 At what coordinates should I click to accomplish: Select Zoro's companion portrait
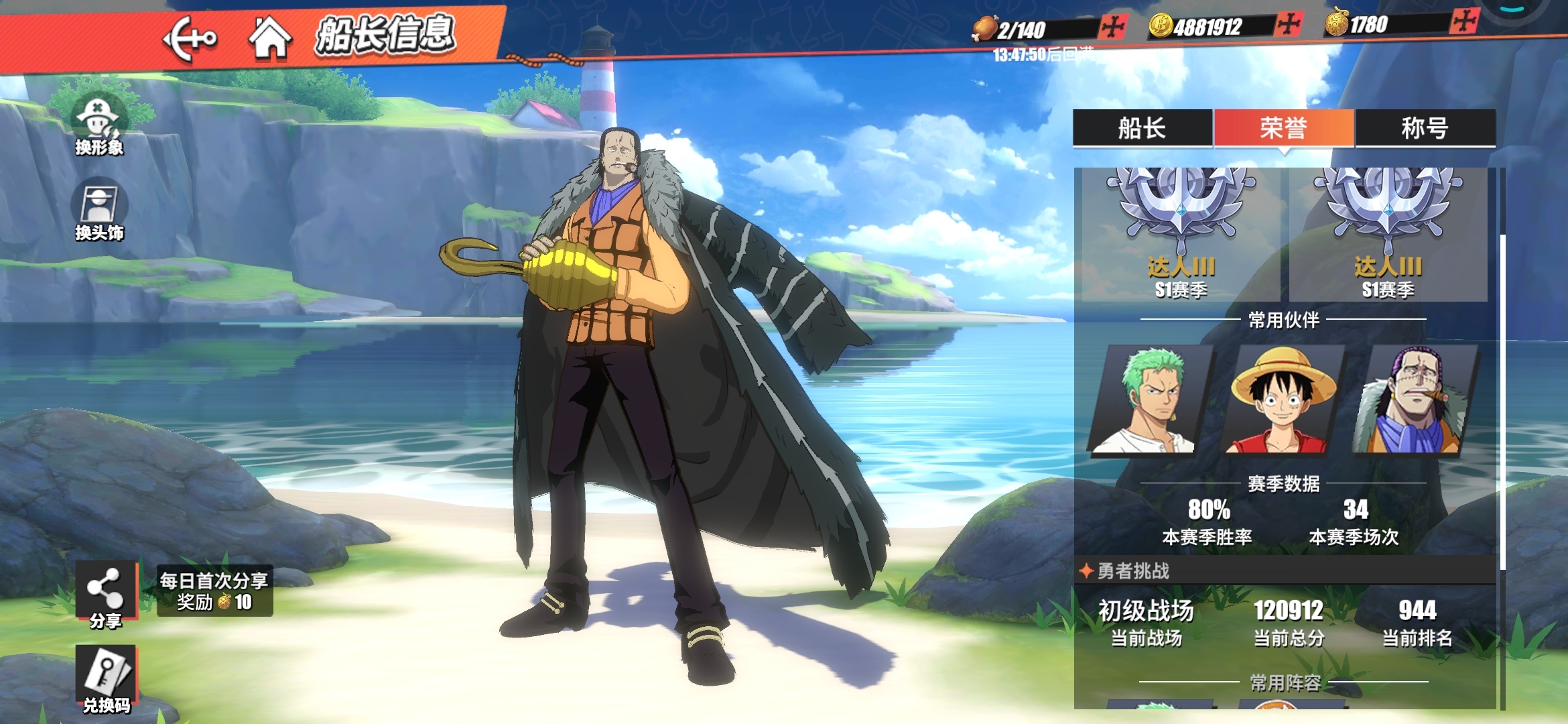coord(1151,400)
